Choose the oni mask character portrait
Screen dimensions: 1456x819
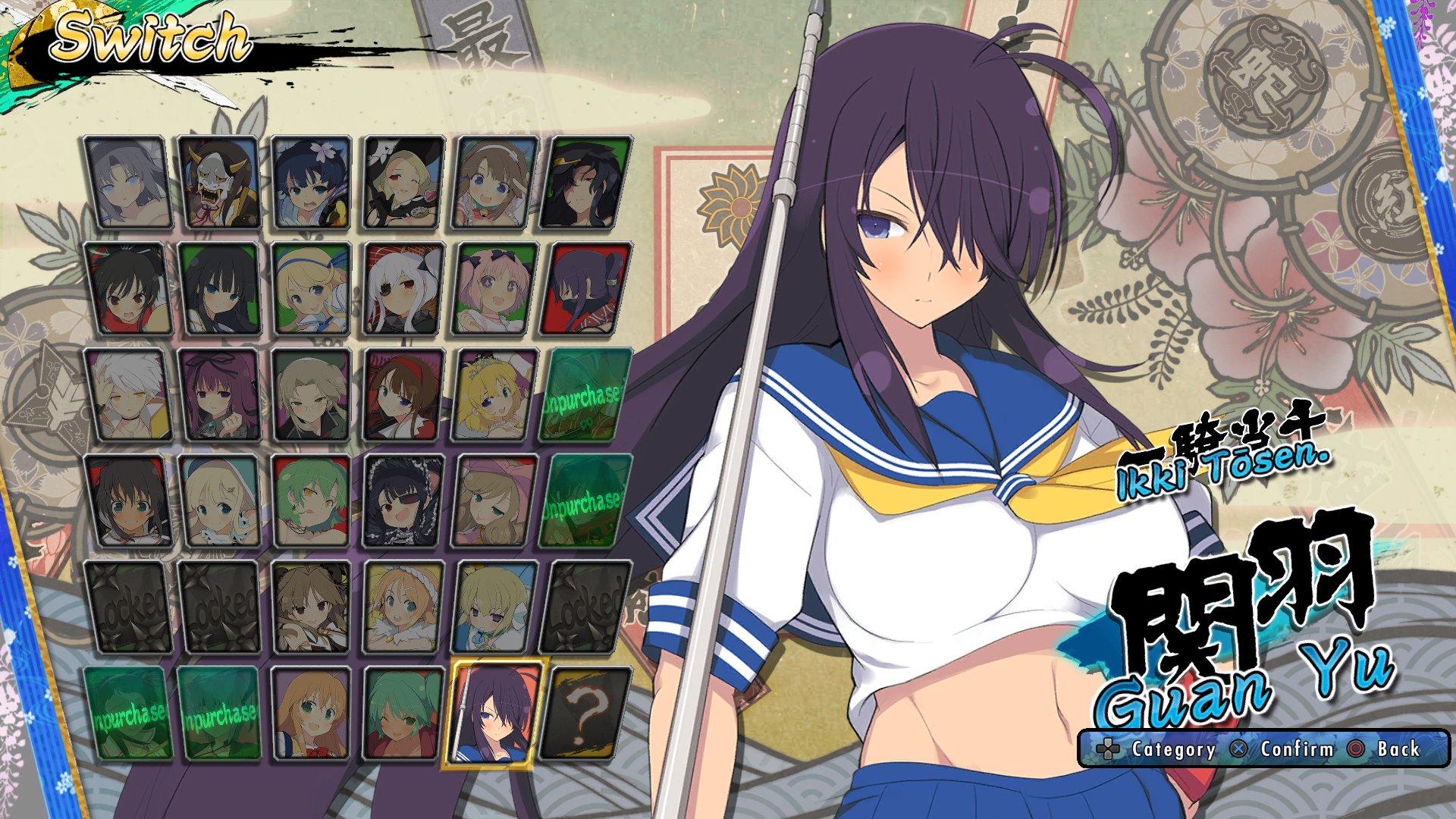(x=220, y=182)
